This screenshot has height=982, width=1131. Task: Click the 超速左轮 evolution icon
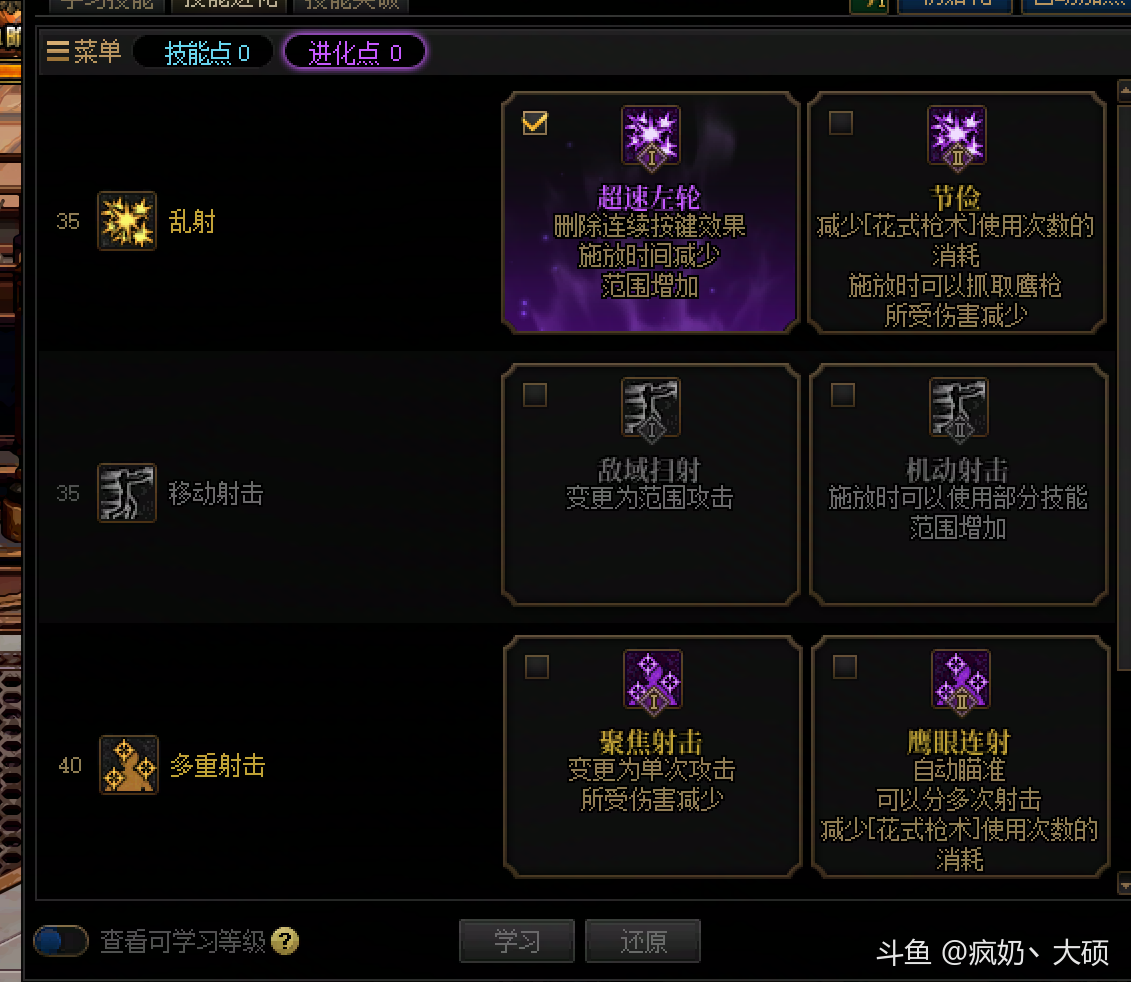pos(651,135)
